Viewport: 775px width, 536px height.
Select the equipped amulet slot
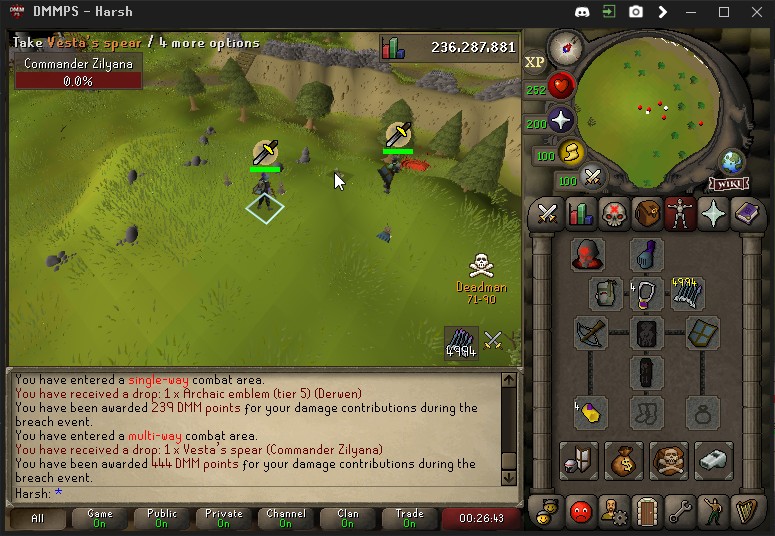(647, 294)
